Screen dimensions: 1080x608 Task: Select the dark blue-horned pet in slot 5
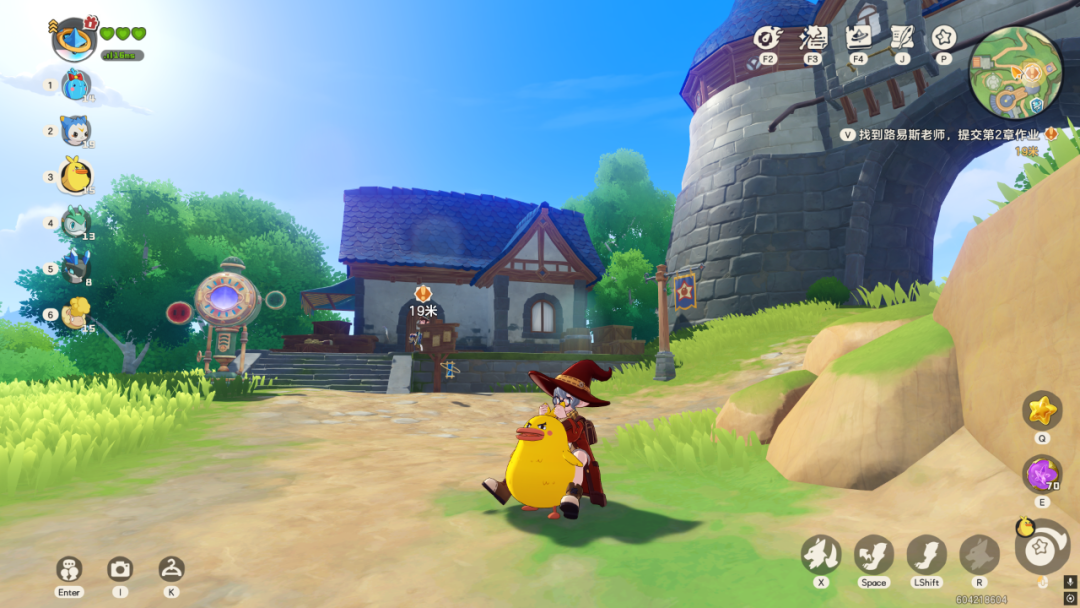click(x=76, y=268)
